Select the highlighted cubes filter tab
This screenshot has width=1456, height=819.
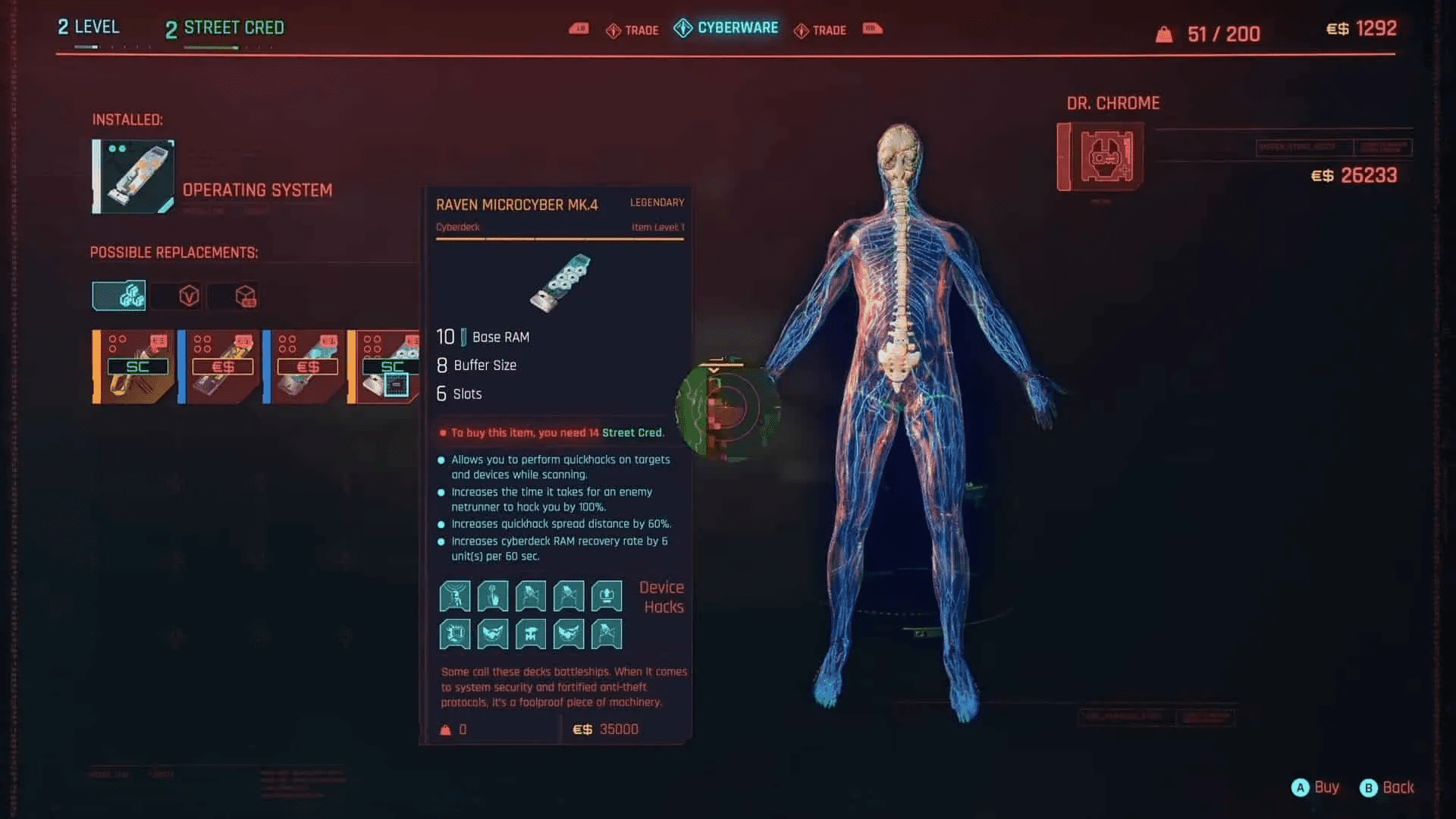118,296
